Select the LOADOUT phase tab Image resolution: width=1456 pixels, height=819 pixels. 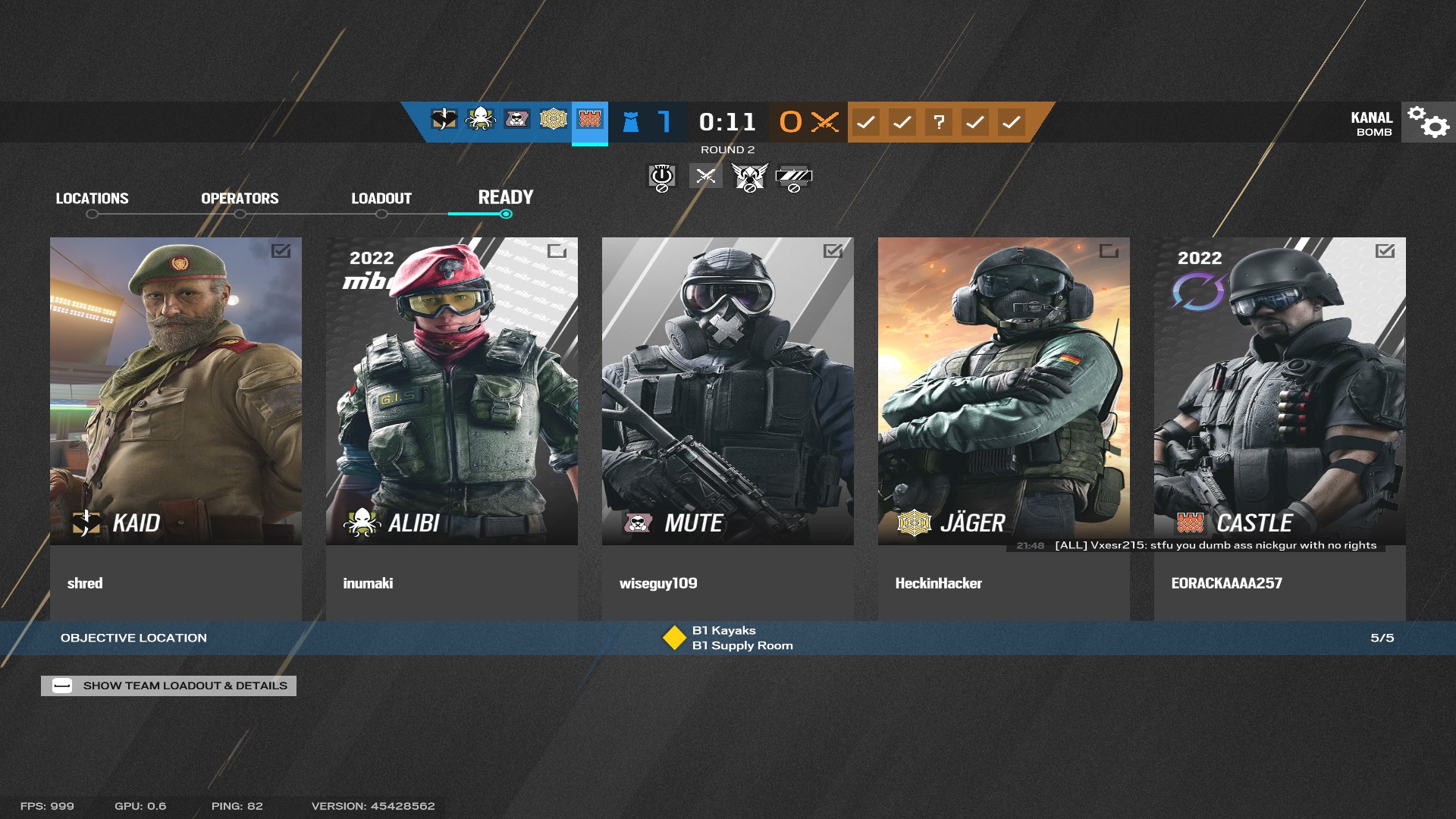point(381,198)
